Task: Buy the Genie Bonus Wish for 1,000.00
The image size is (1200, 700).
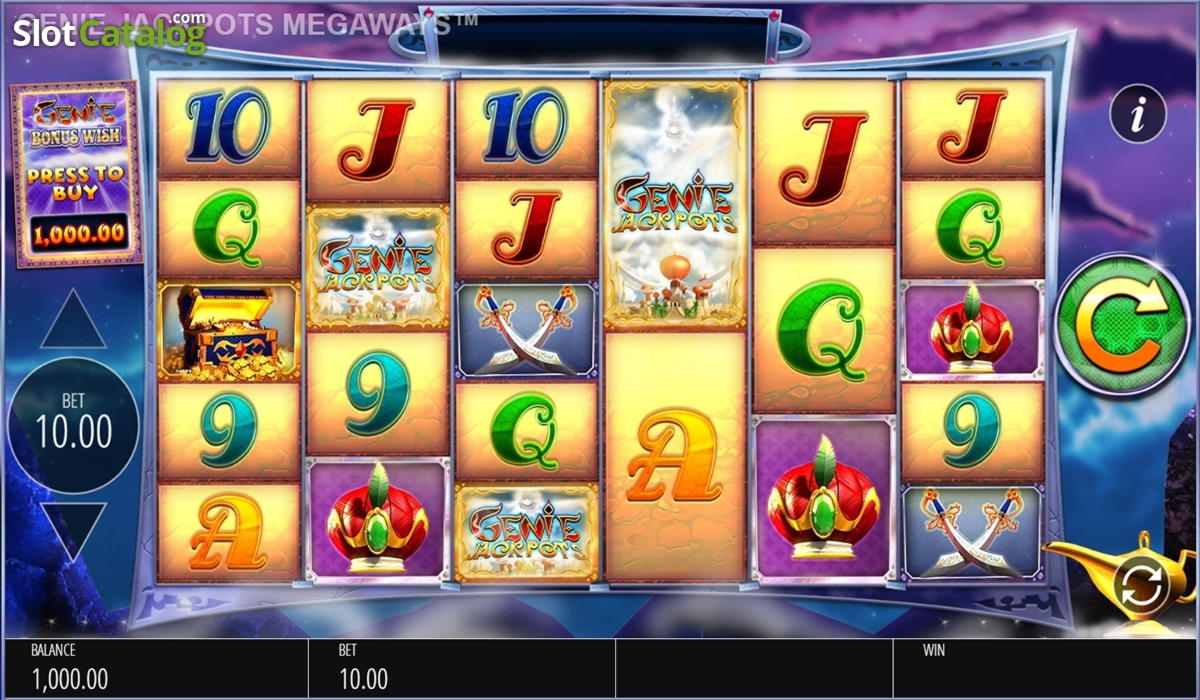Action: click(76, 175)
